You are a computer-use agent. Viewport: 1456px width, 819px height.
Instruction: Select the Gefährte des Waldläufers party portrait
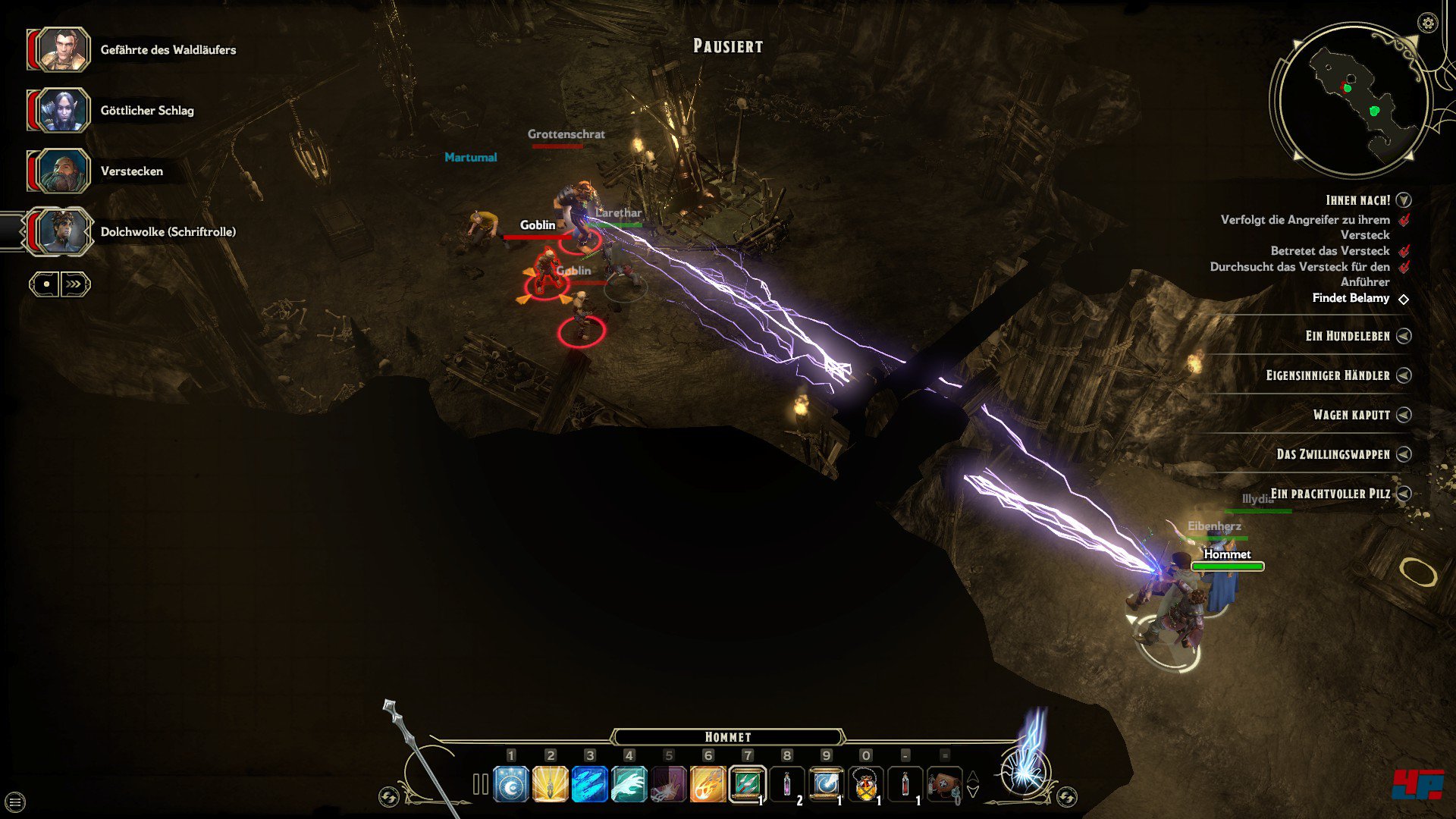pos(59,50)
